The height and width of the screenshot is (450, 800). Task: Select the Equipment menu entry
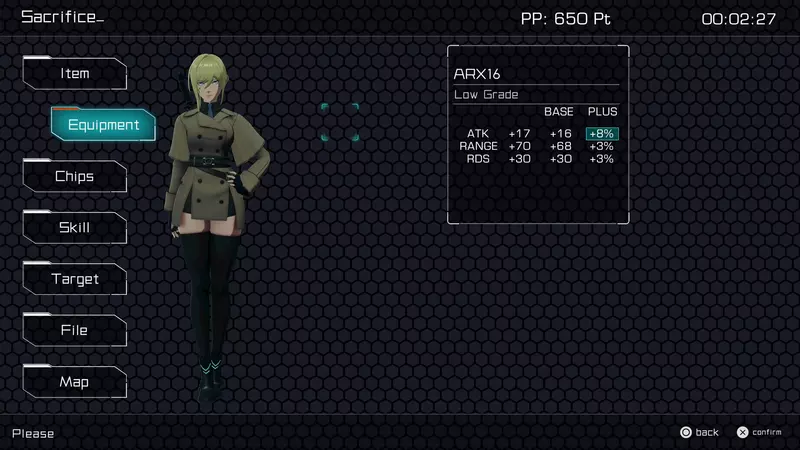[x=104, y=125]
